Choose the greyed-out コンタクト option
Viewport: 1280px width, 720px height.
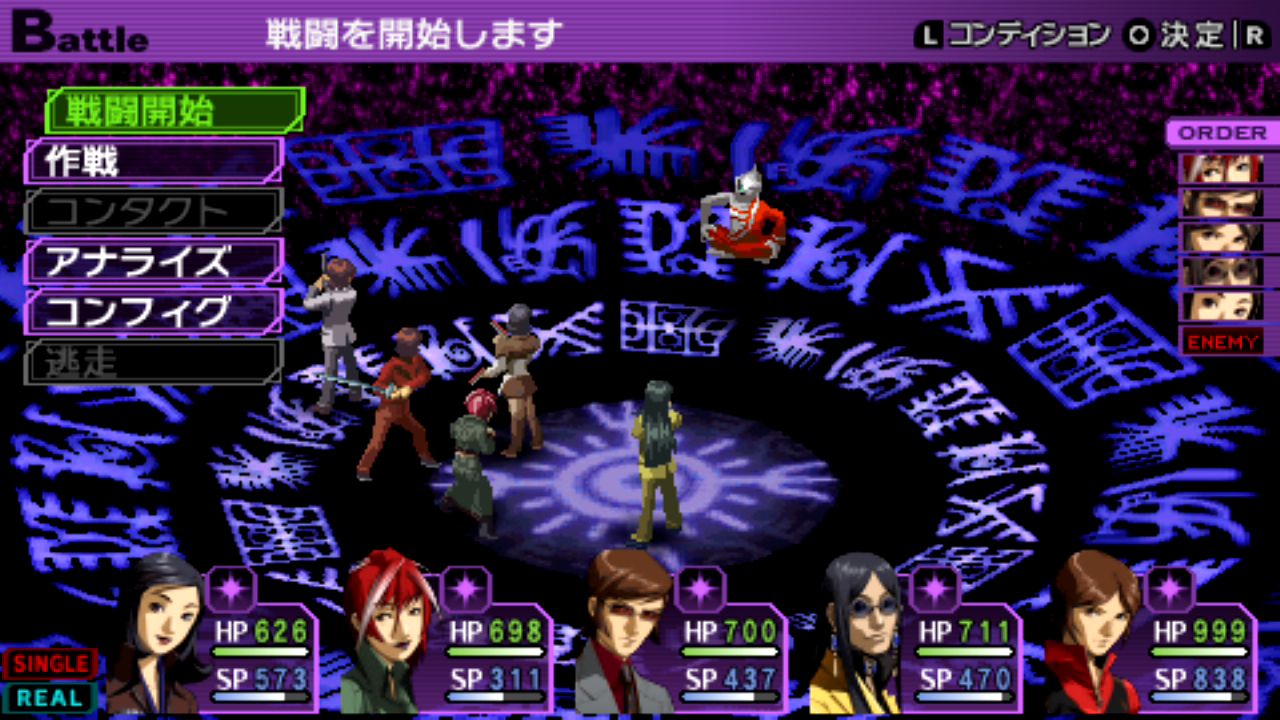pyautogui.click(x=153, y=211)
